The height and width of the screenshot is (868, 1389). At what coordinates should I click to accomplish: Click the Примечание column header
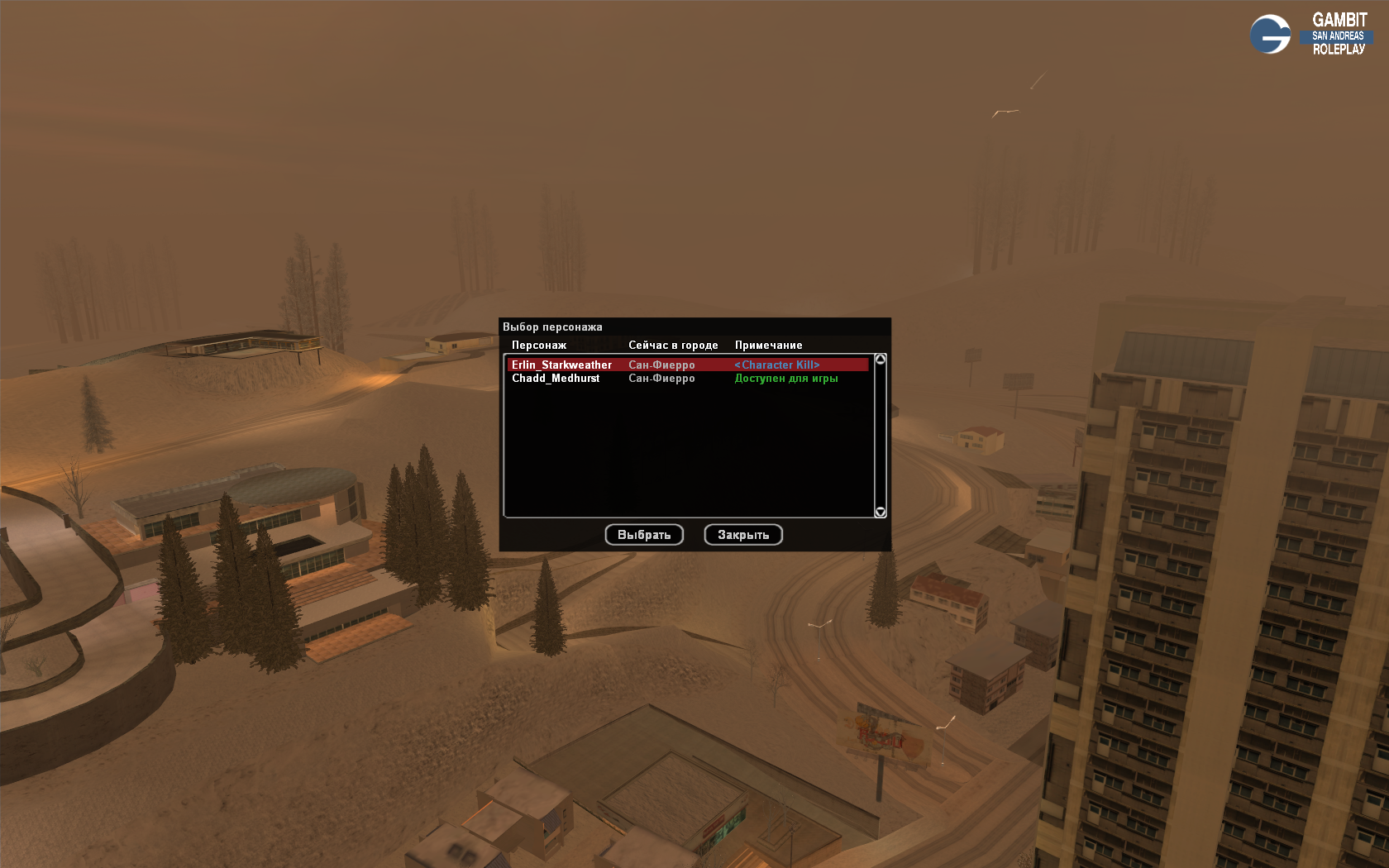coord(768,346)
